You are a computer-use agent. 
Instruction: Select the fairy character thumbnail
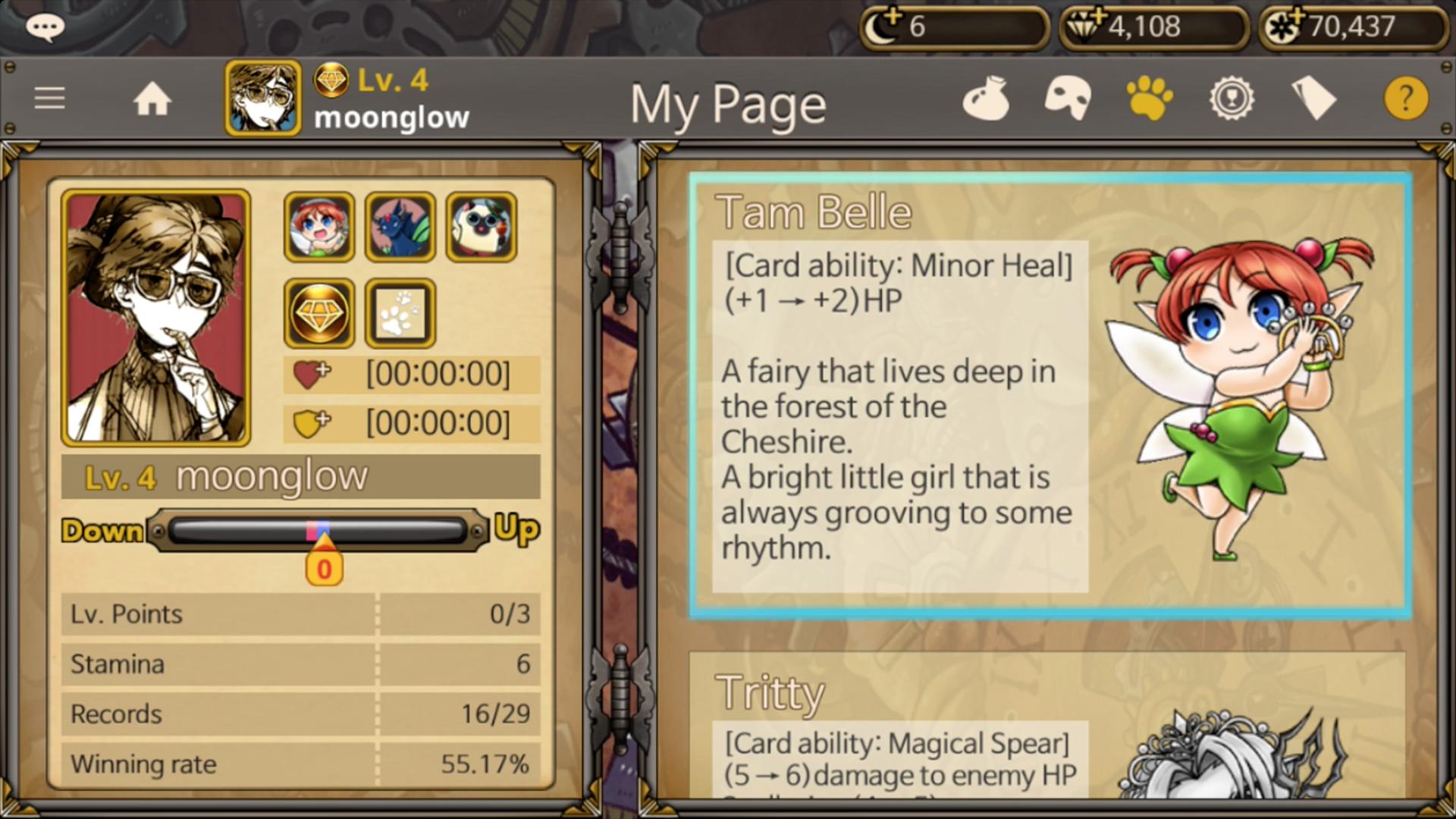(318, 225)
